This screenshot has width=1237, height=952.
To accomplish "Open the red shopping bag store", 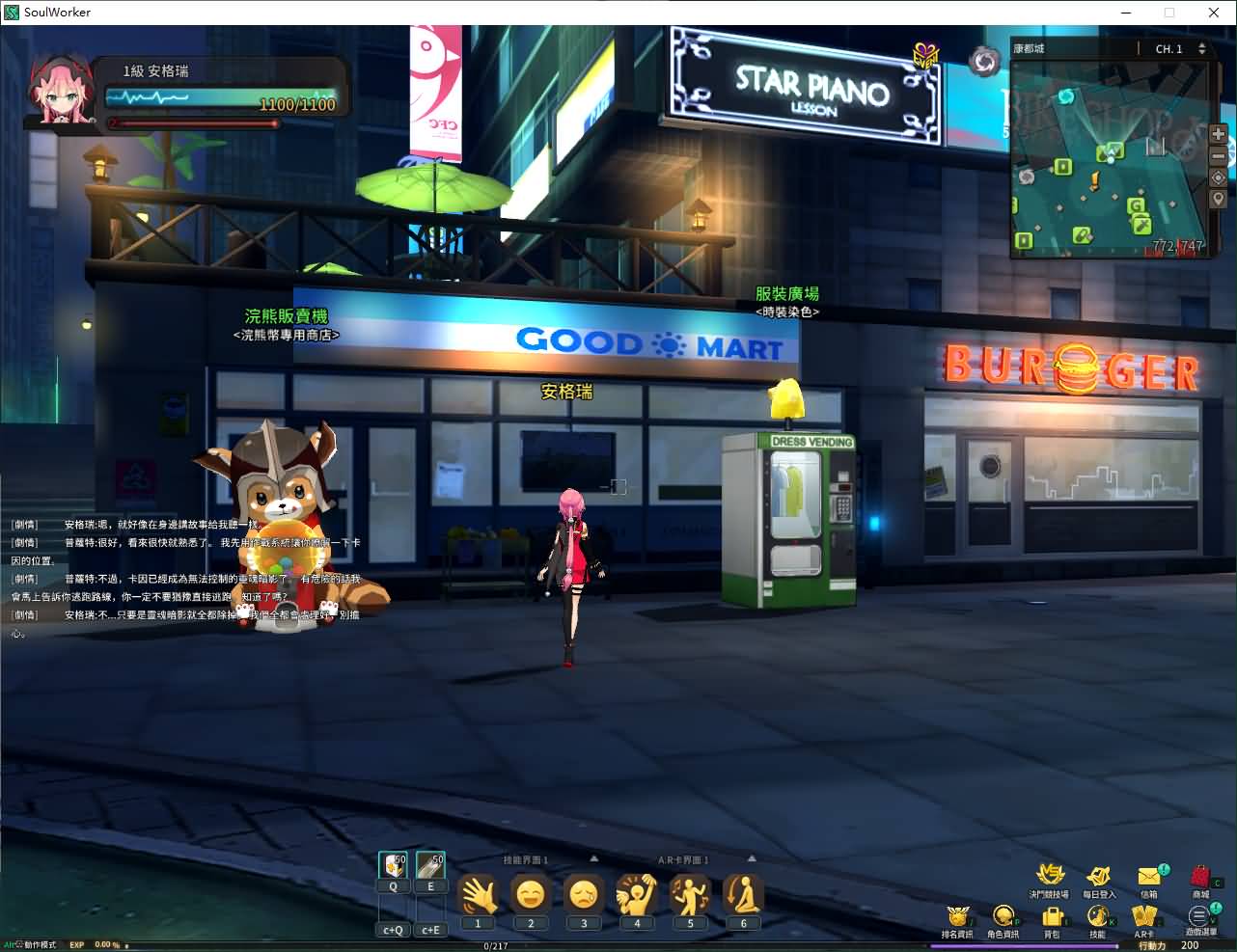I will pyautogui.click(x=1199, y=877).
